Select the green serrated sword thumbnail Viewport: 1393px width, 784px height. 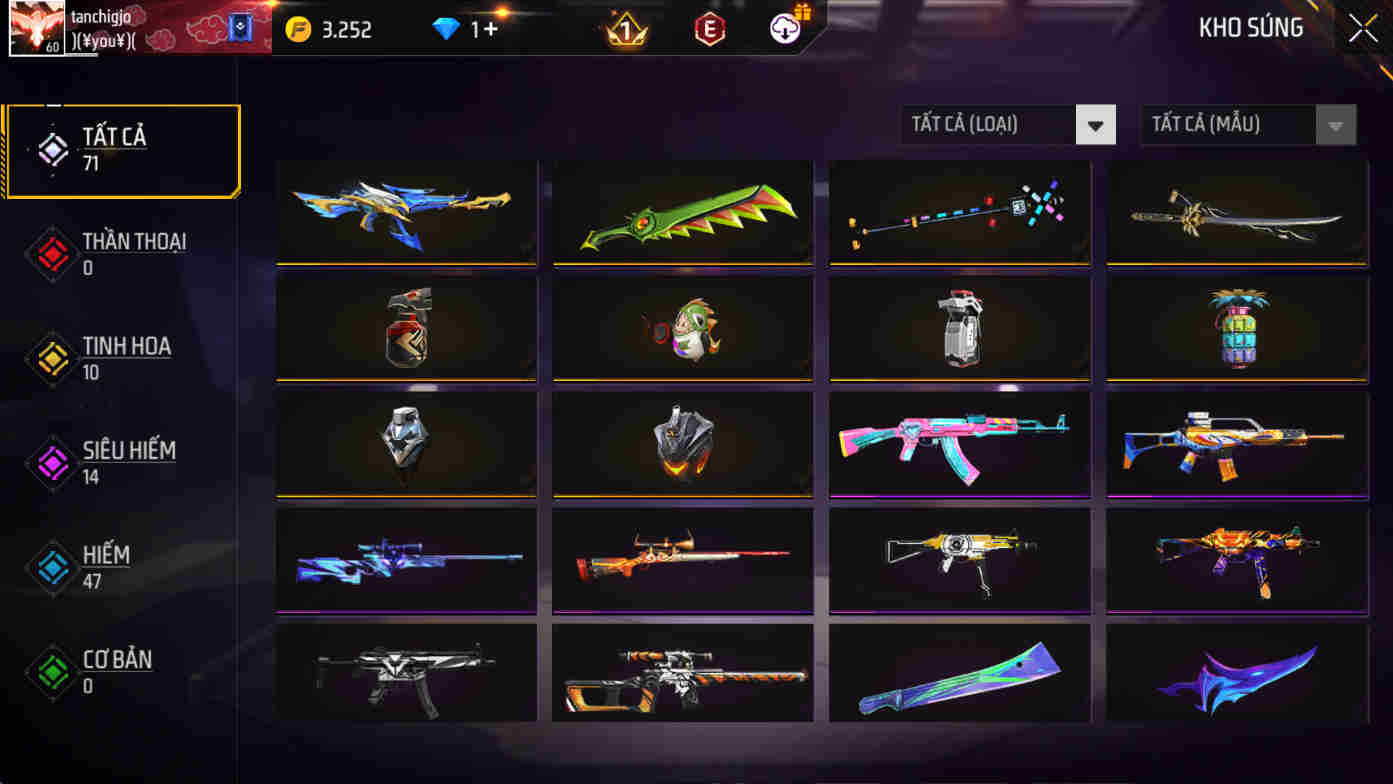tap(682, 212)
